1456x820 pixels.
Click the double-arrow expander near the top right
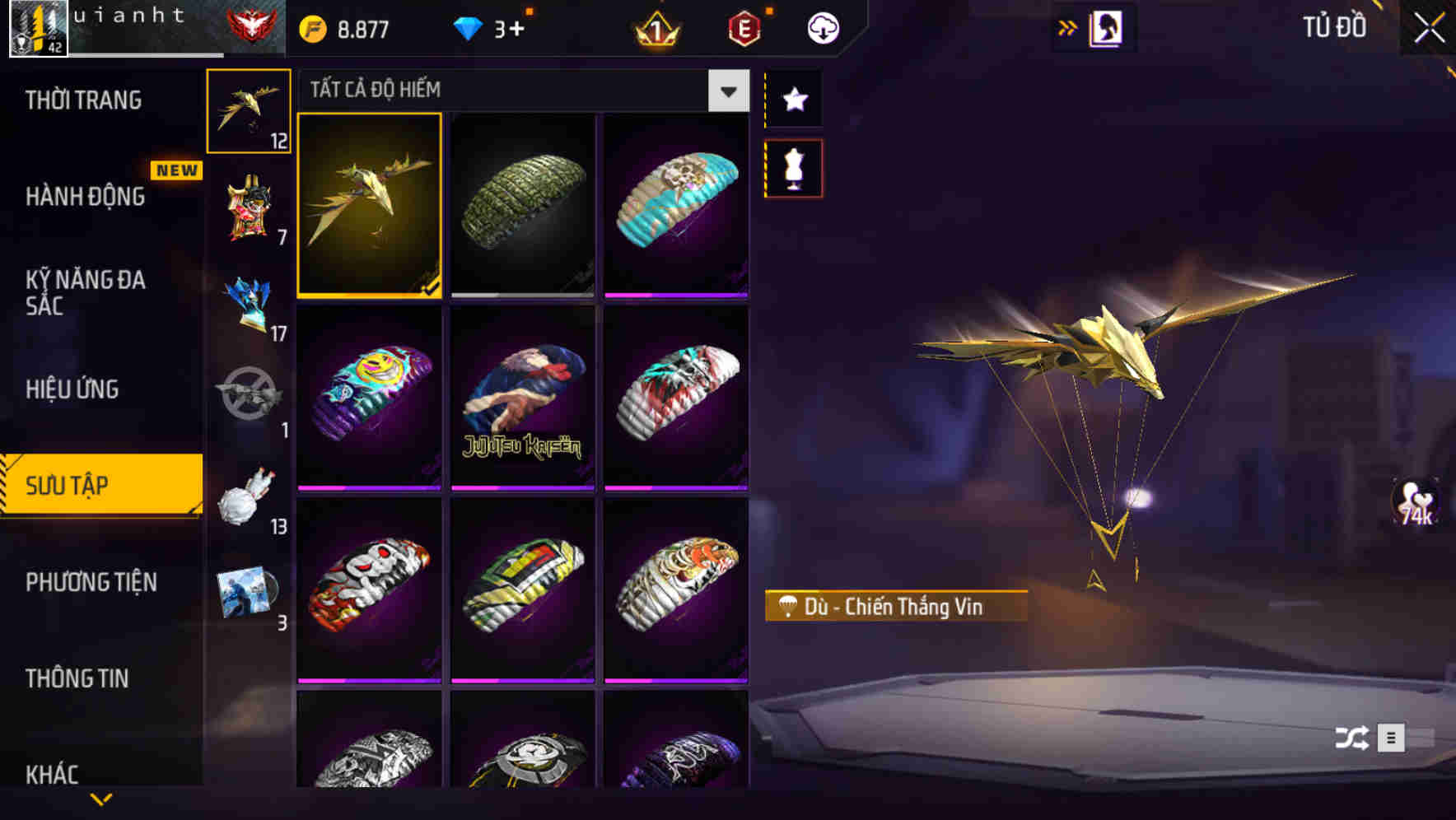click(1068, 26)
